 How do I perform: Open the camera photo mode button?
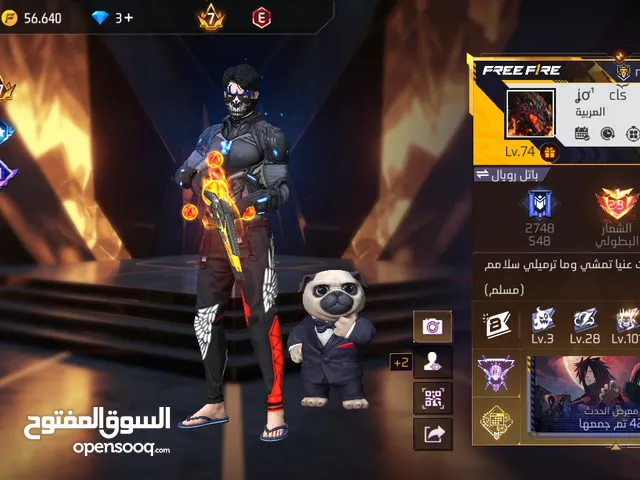click(x=433, y=326)
